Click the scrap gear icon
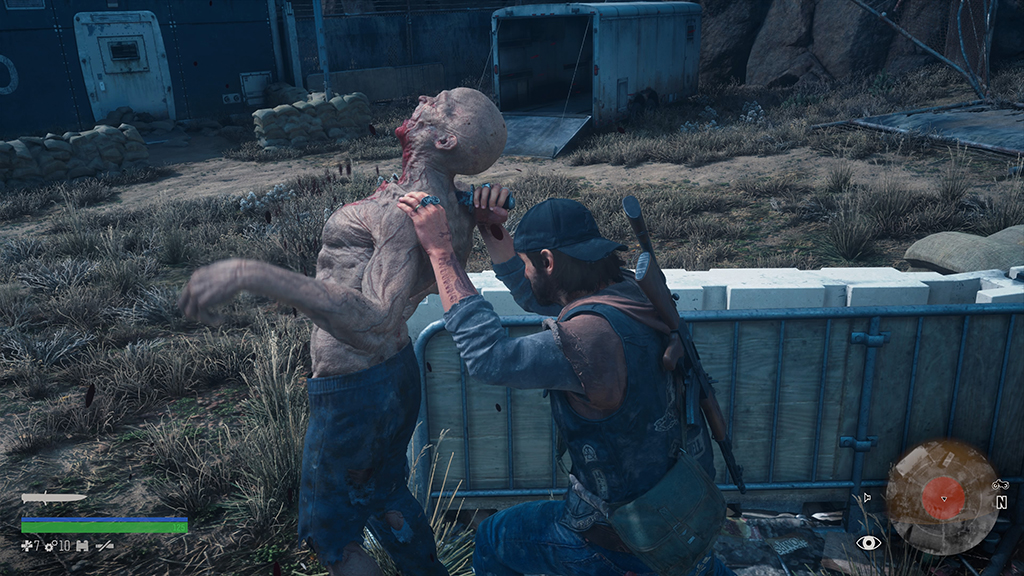 pos(50,545)
